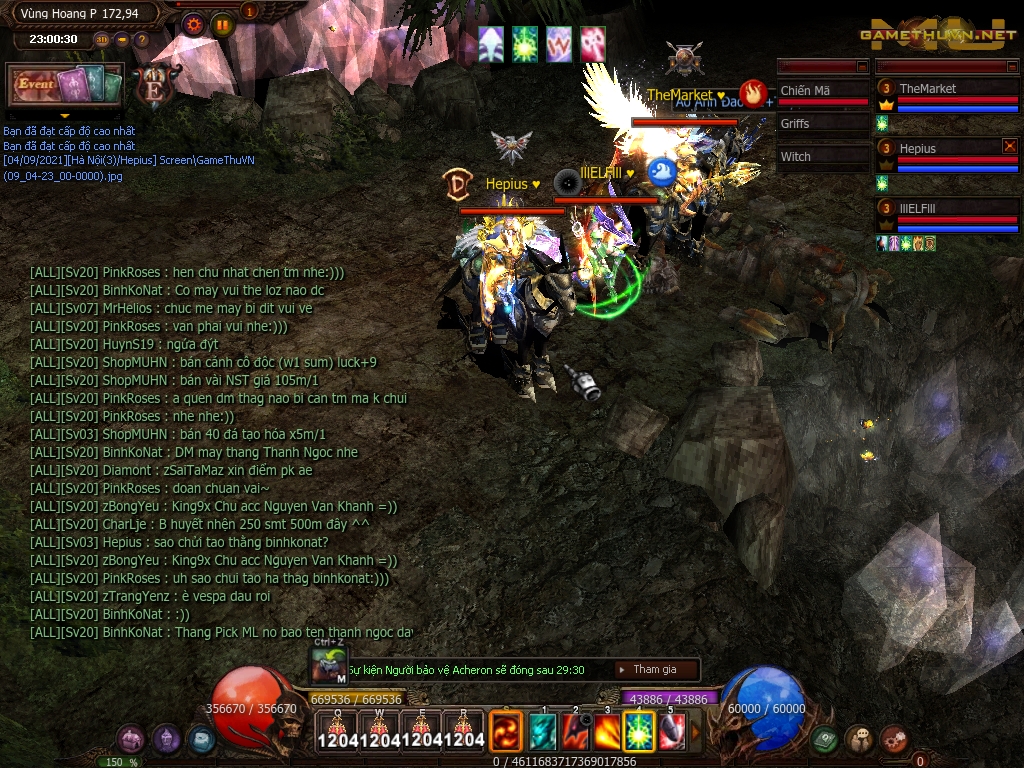Select party member TheMarket
Screen dimensions: 1024x768
click(x=927, y=89)
